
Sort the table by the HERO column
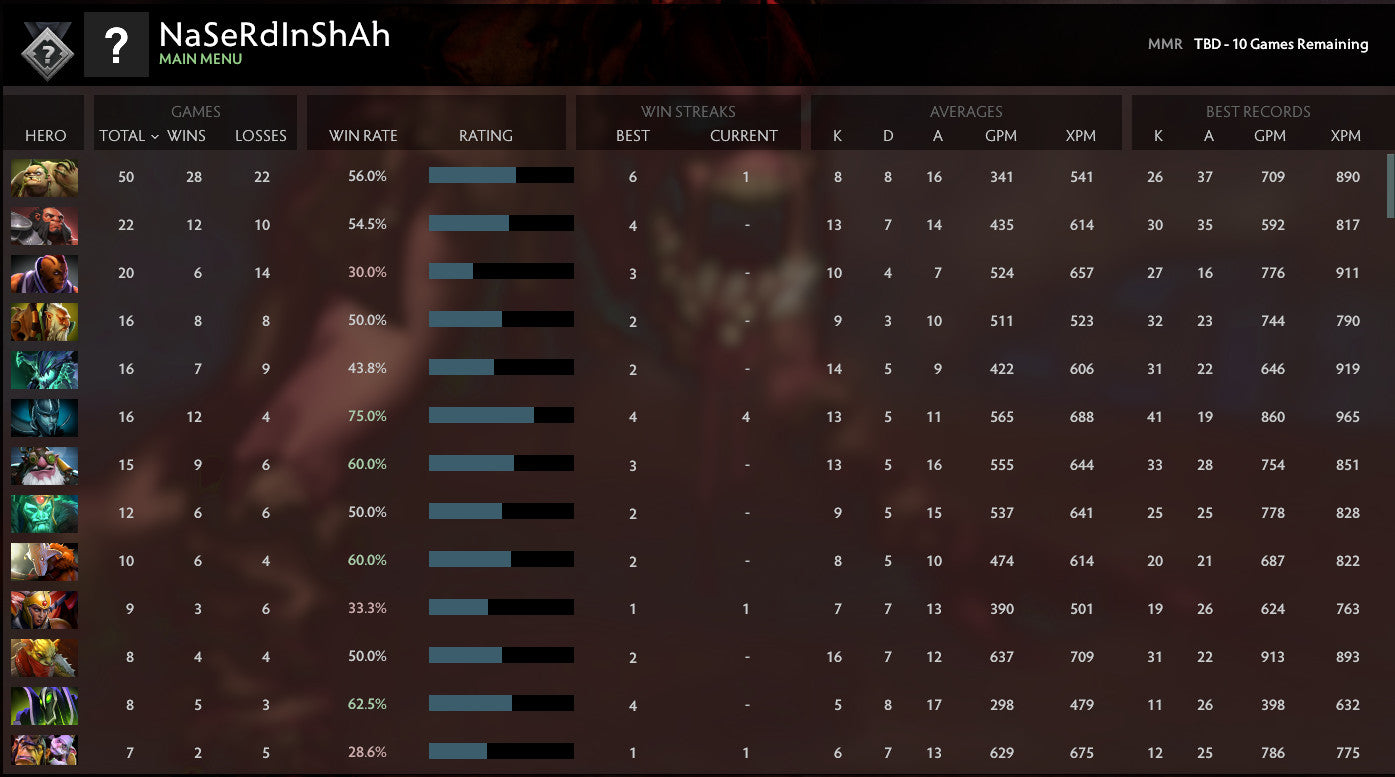point(43,136)
